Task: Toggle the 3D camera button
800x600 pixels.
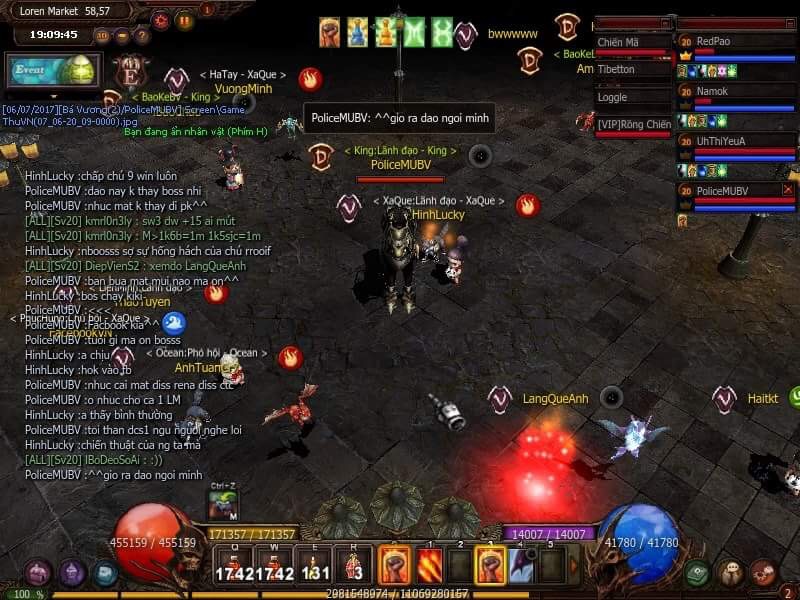Action: point(102,36)
